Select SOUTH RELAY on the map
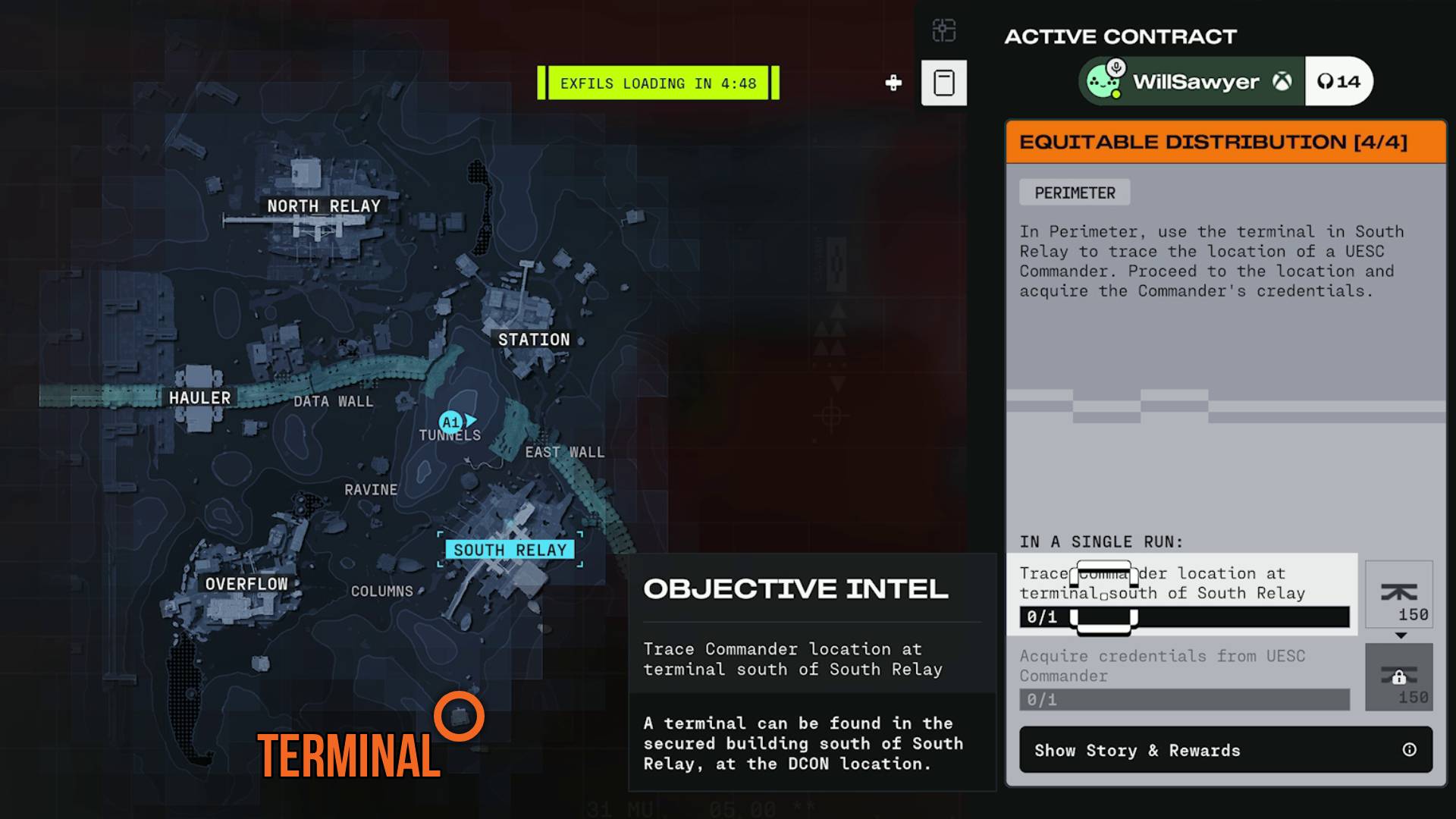The image size is (1456, 819). coord(511,549)
